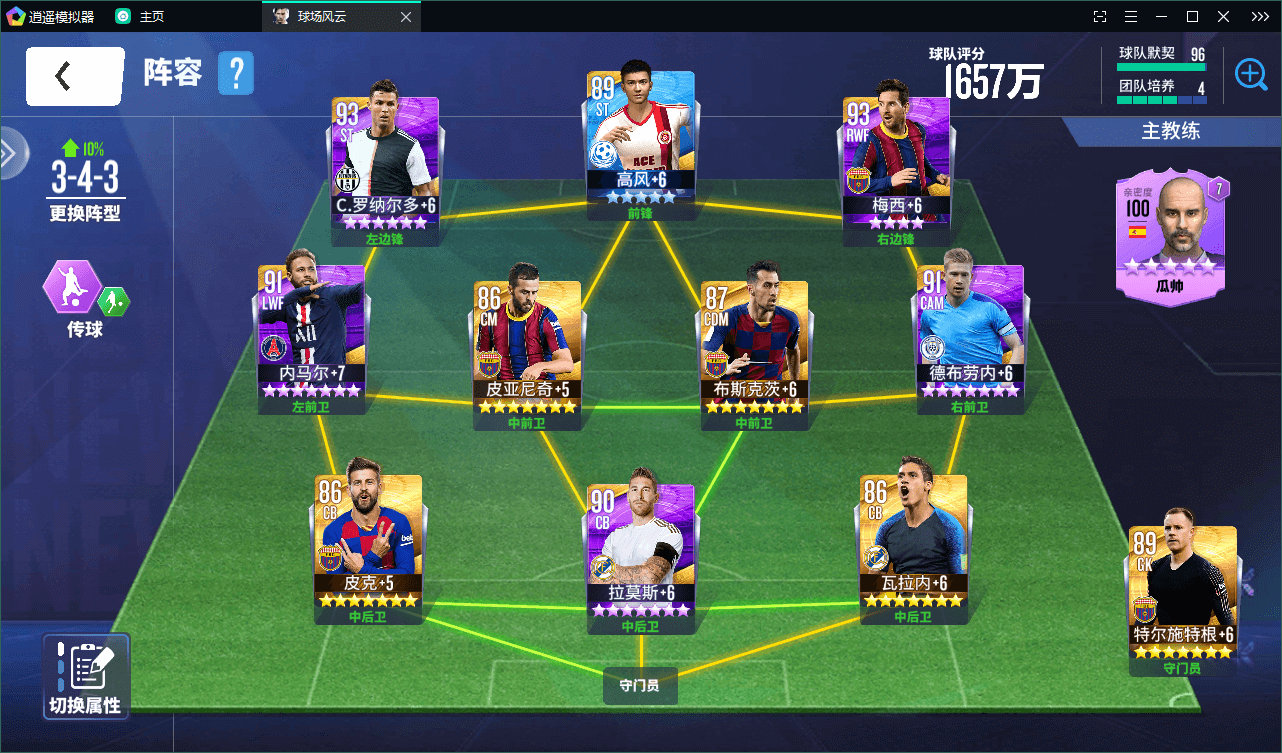Choose goalkeeper 特尔施特根 card
This screenshot has width=1282, height=753.
point(1183,592)
